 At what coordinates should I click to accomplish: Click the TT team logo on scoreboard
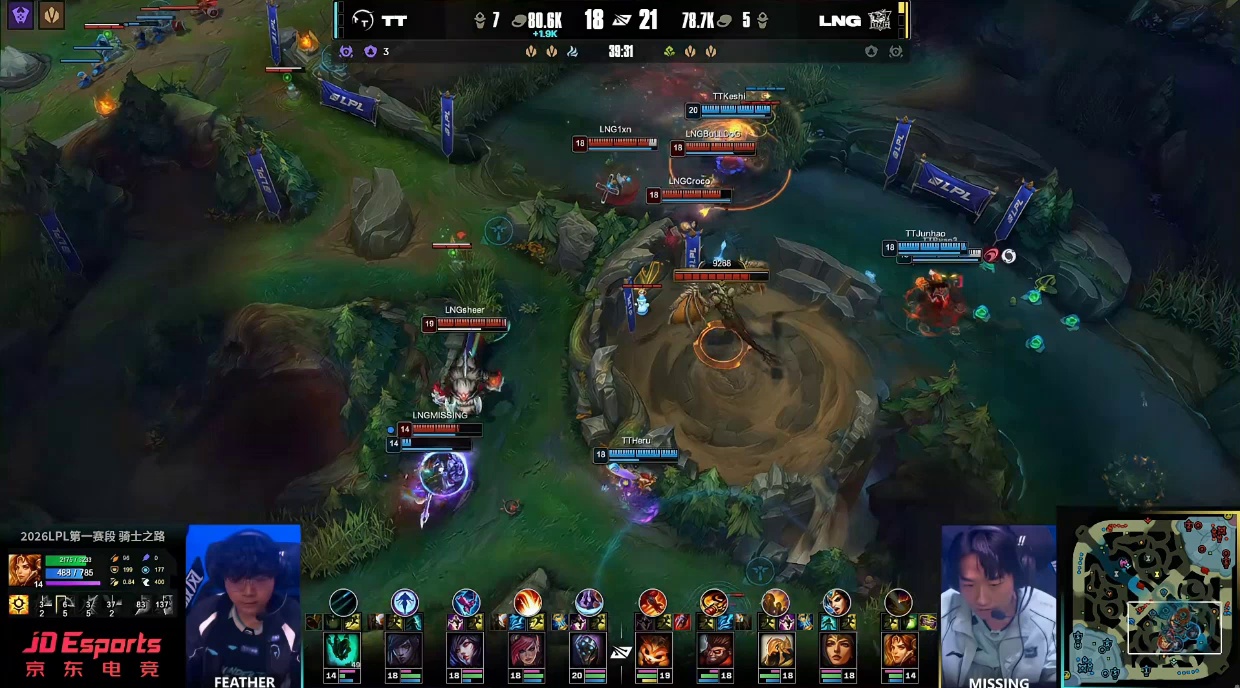click(363, 20)
